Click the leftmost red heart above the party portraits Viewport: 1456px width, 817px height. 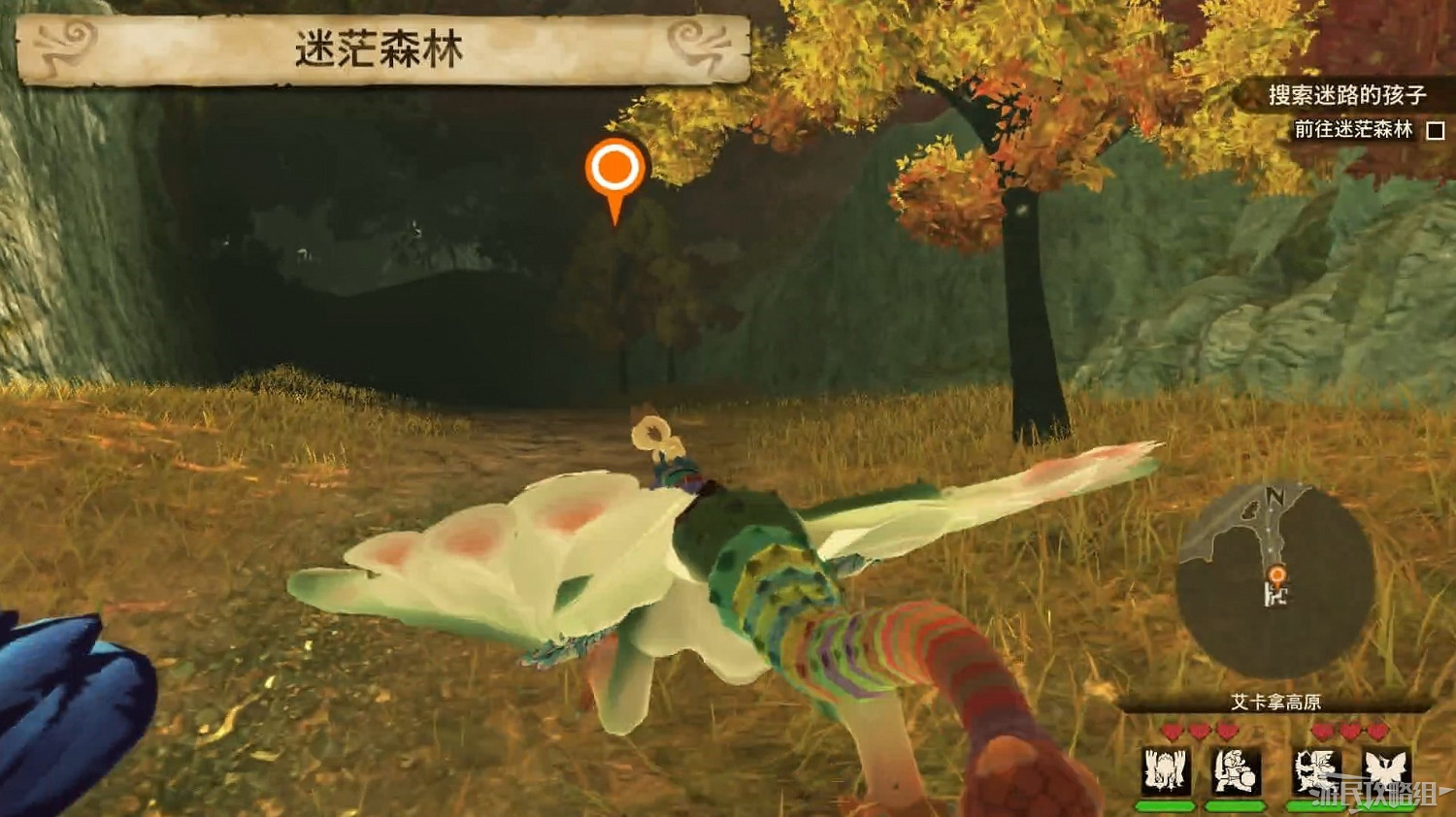point(1174,731)
